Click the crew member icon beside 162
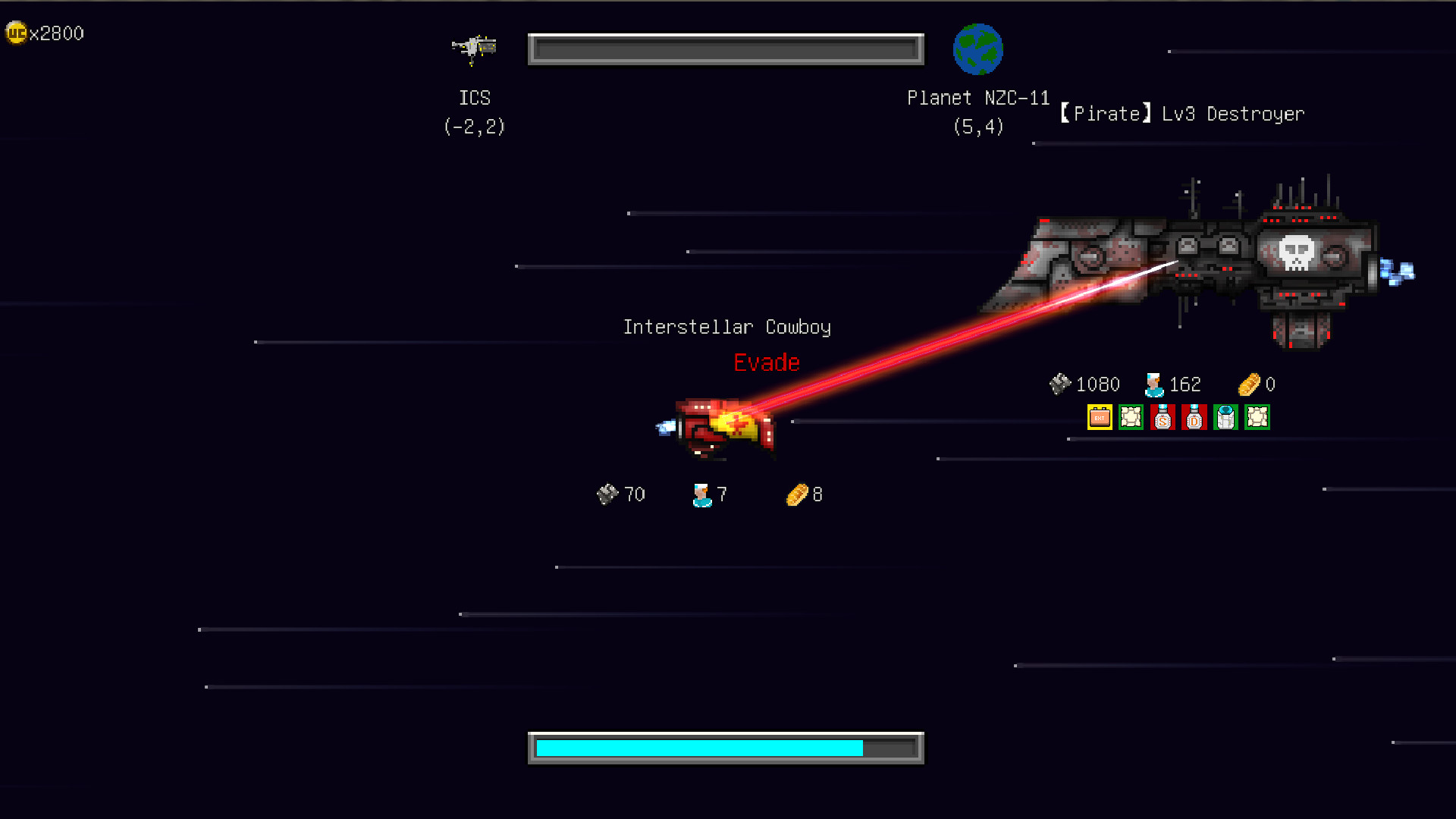 [x=1153, y=384]
